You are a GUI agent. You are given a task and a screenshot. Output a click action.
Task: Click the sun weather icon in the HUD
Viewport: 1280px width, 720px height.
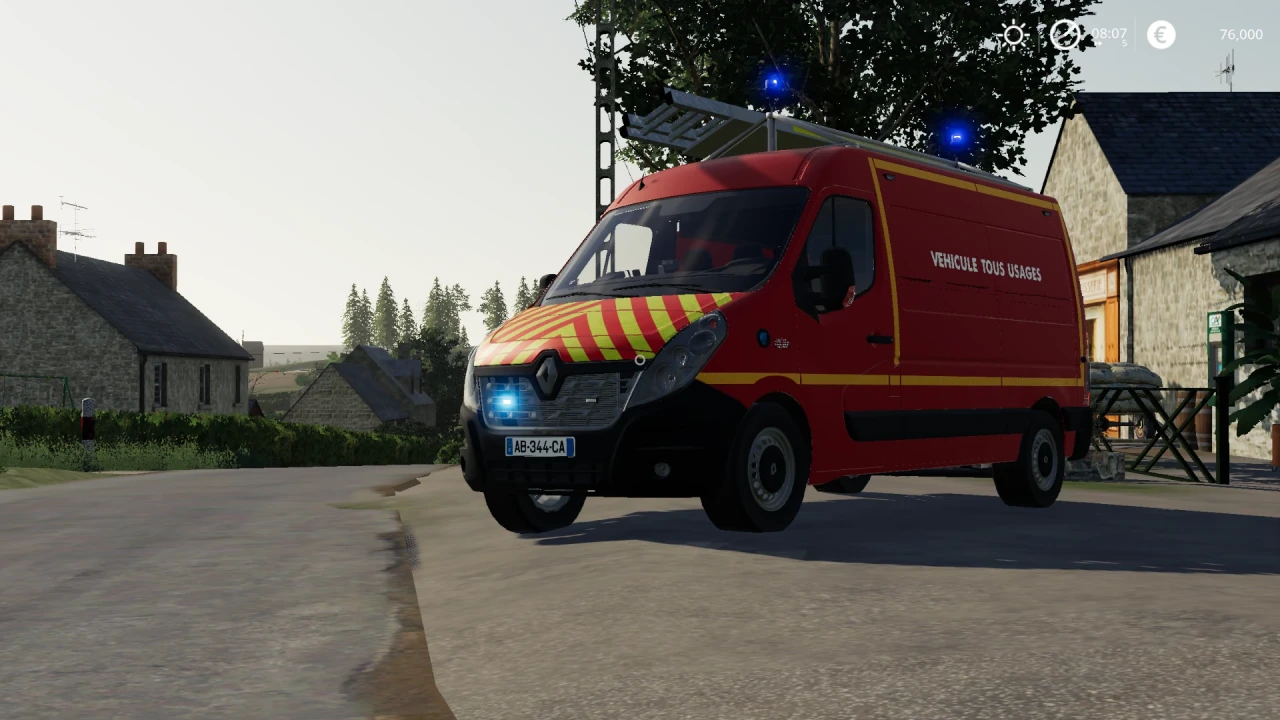pos(1014,34)
